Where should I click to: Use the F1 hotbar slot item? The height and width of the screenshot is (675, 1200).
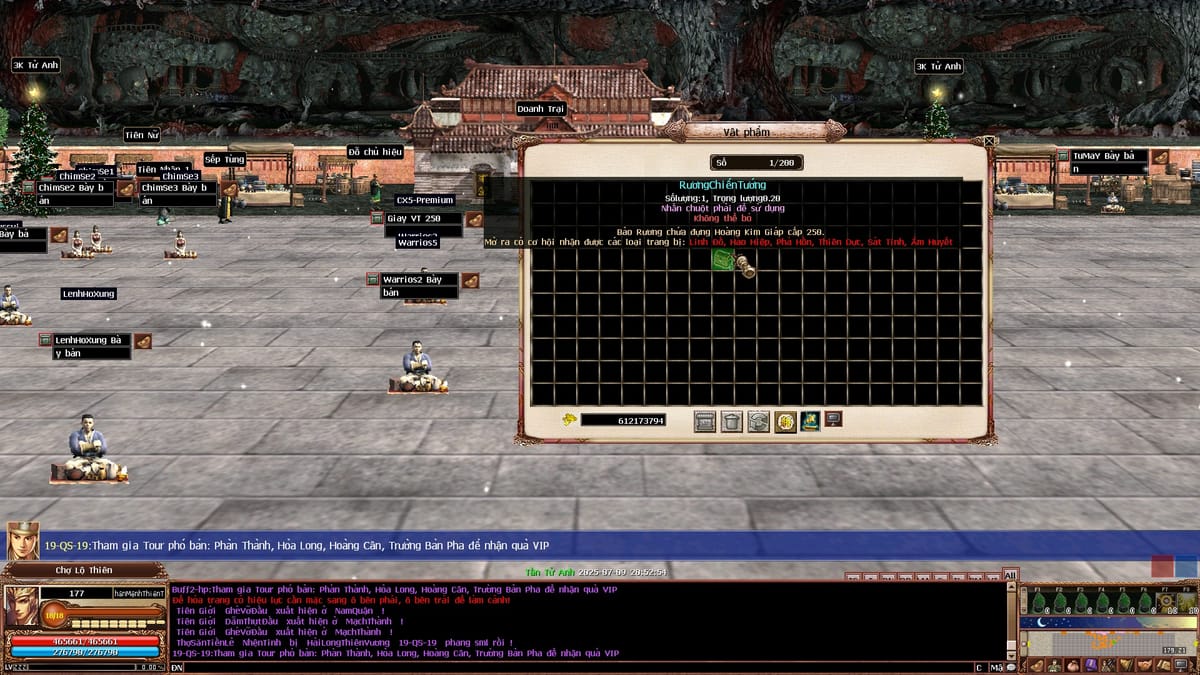point(1037,602)
